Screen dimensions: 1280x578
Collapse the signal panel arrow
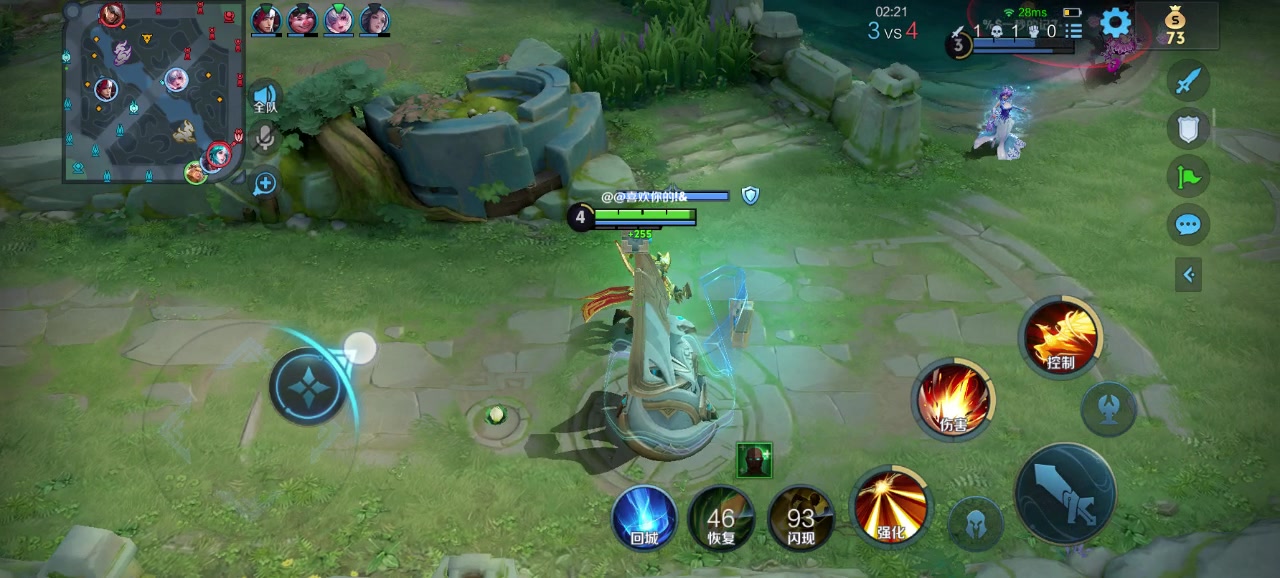pos(1188,274)
